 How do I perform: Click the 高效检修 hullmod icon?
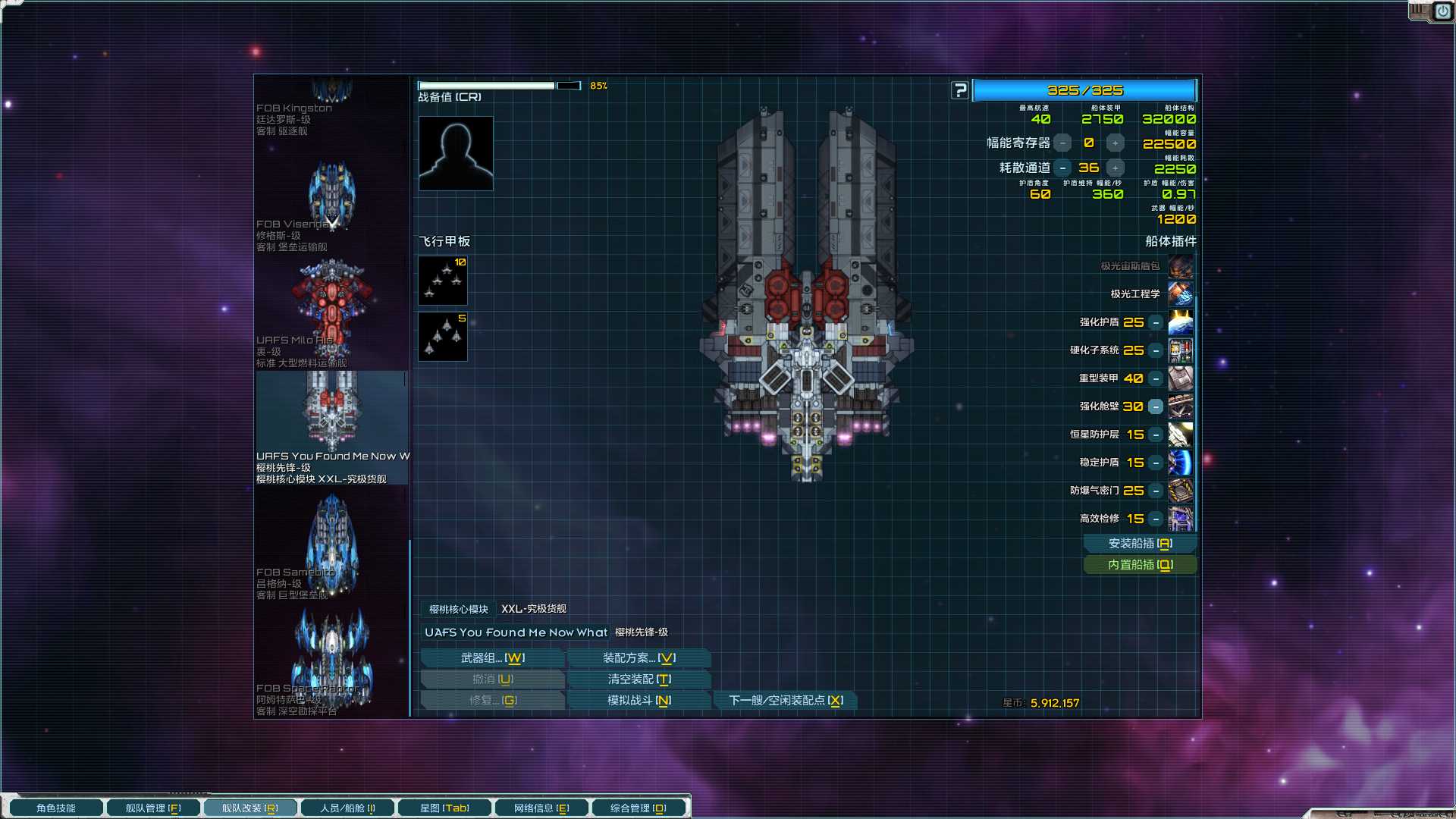(1181, 519)
